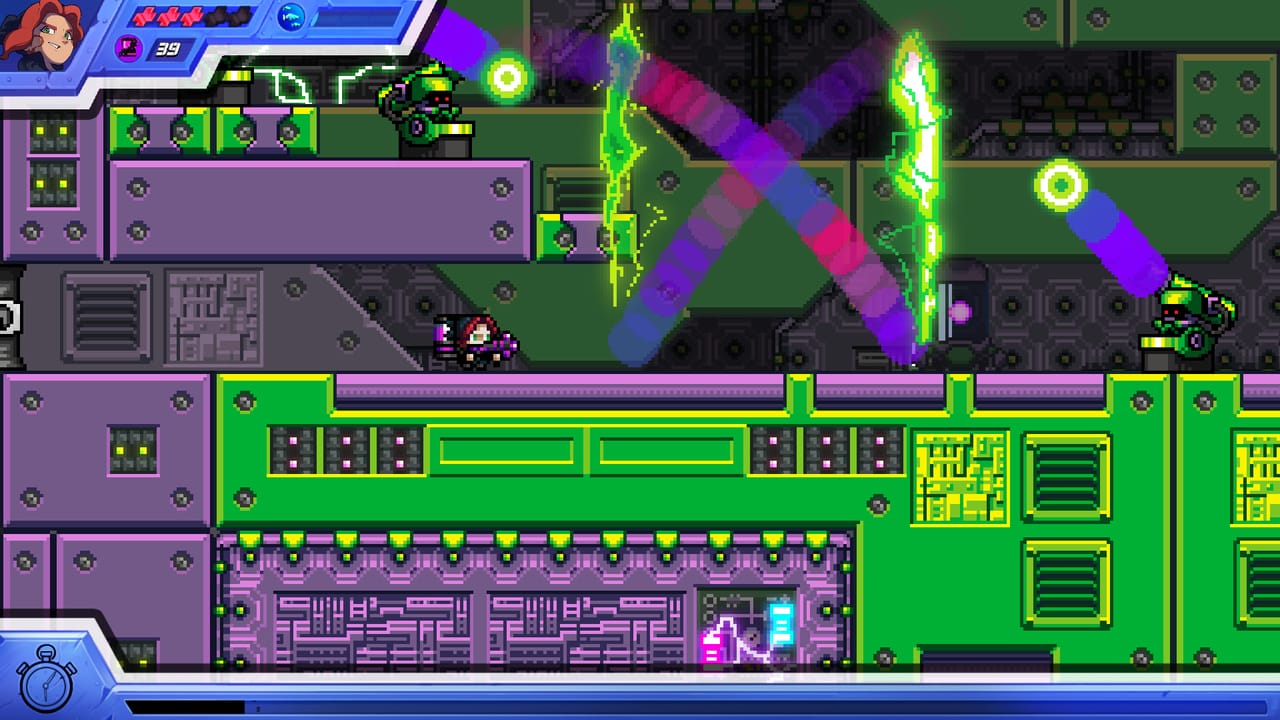Click the third red health pip
Image resolution: width=1280 pixels, height=720 pixels.
point(192,17)
